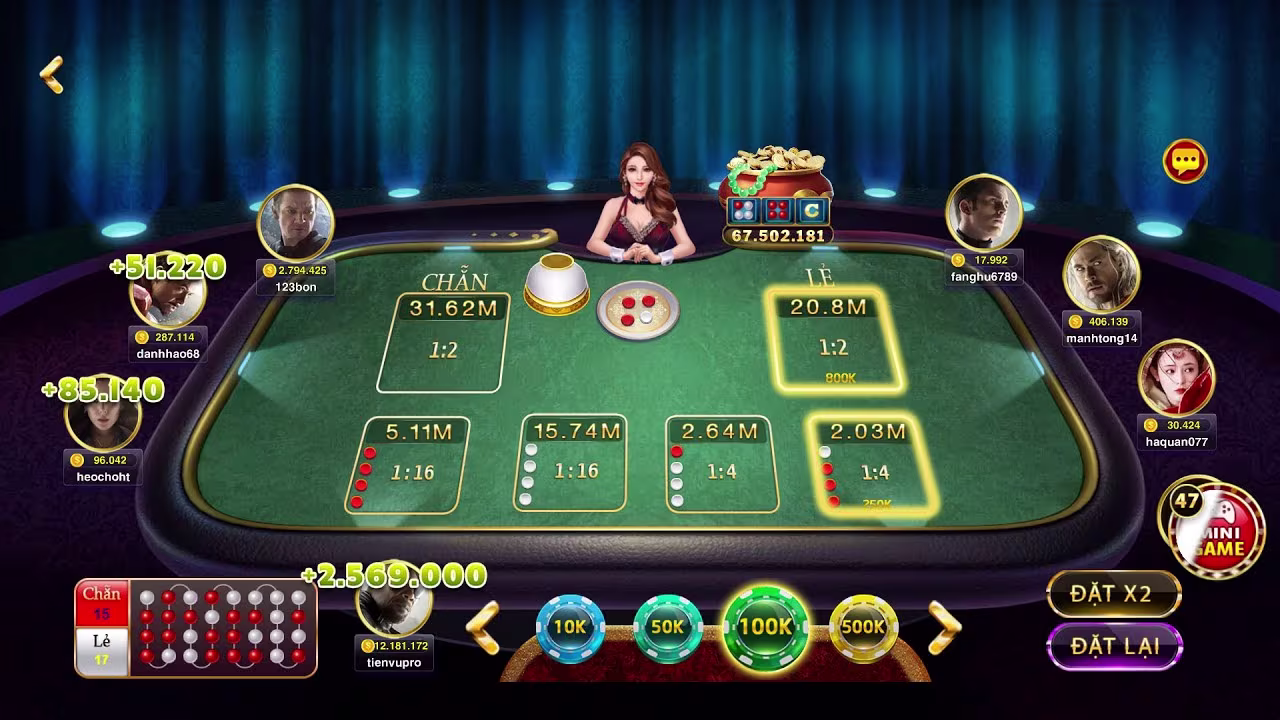Open the Mini Game button
Viewport: 1280px width, 720px height.
pos(1215,530)
